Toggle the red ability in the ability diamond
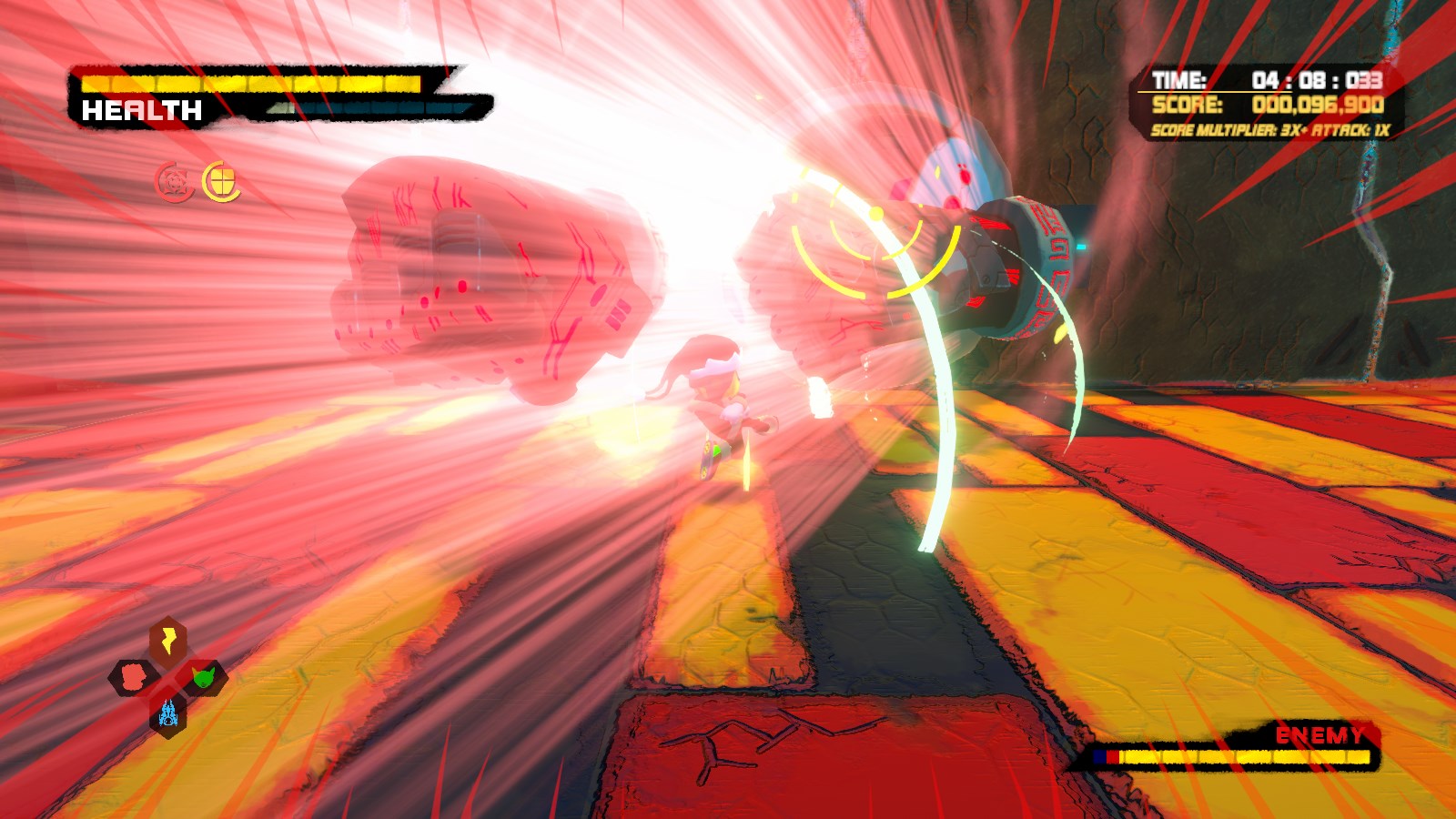The image size is (1456, 819). click(x=132, y=675)
